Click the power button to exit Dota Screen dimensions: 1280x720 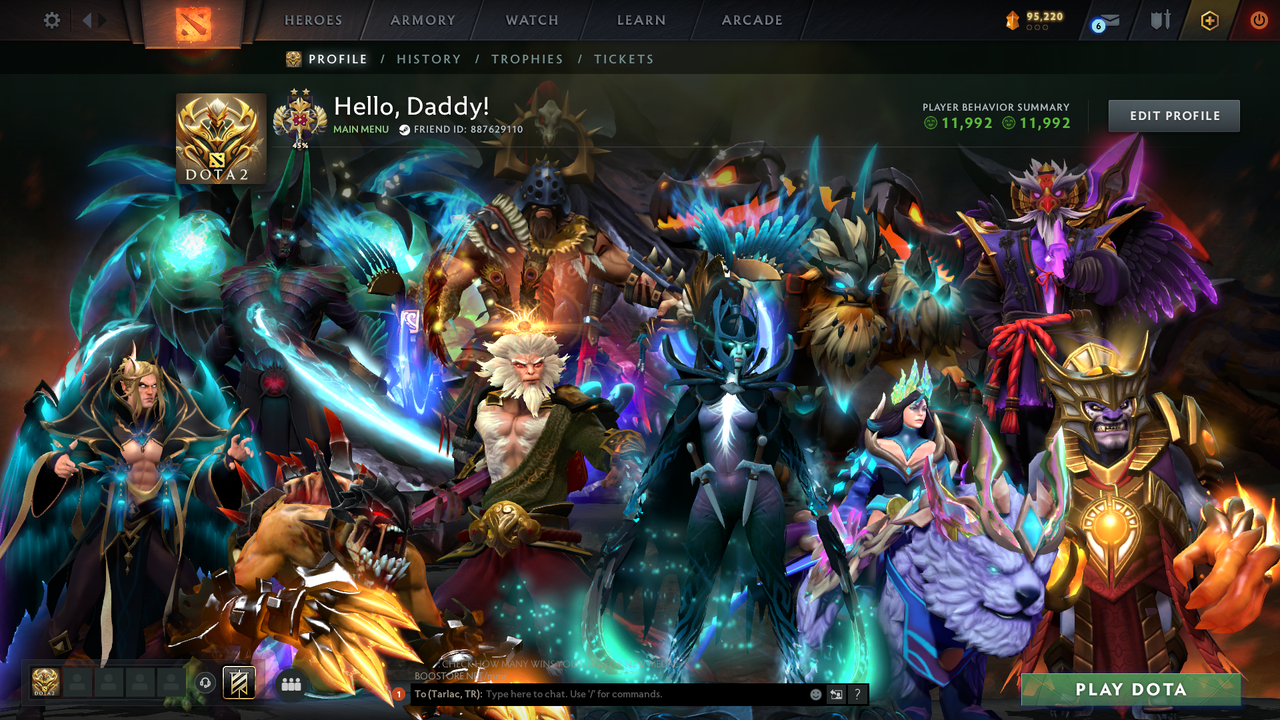pyautogui.click(x=1258, y=19)
